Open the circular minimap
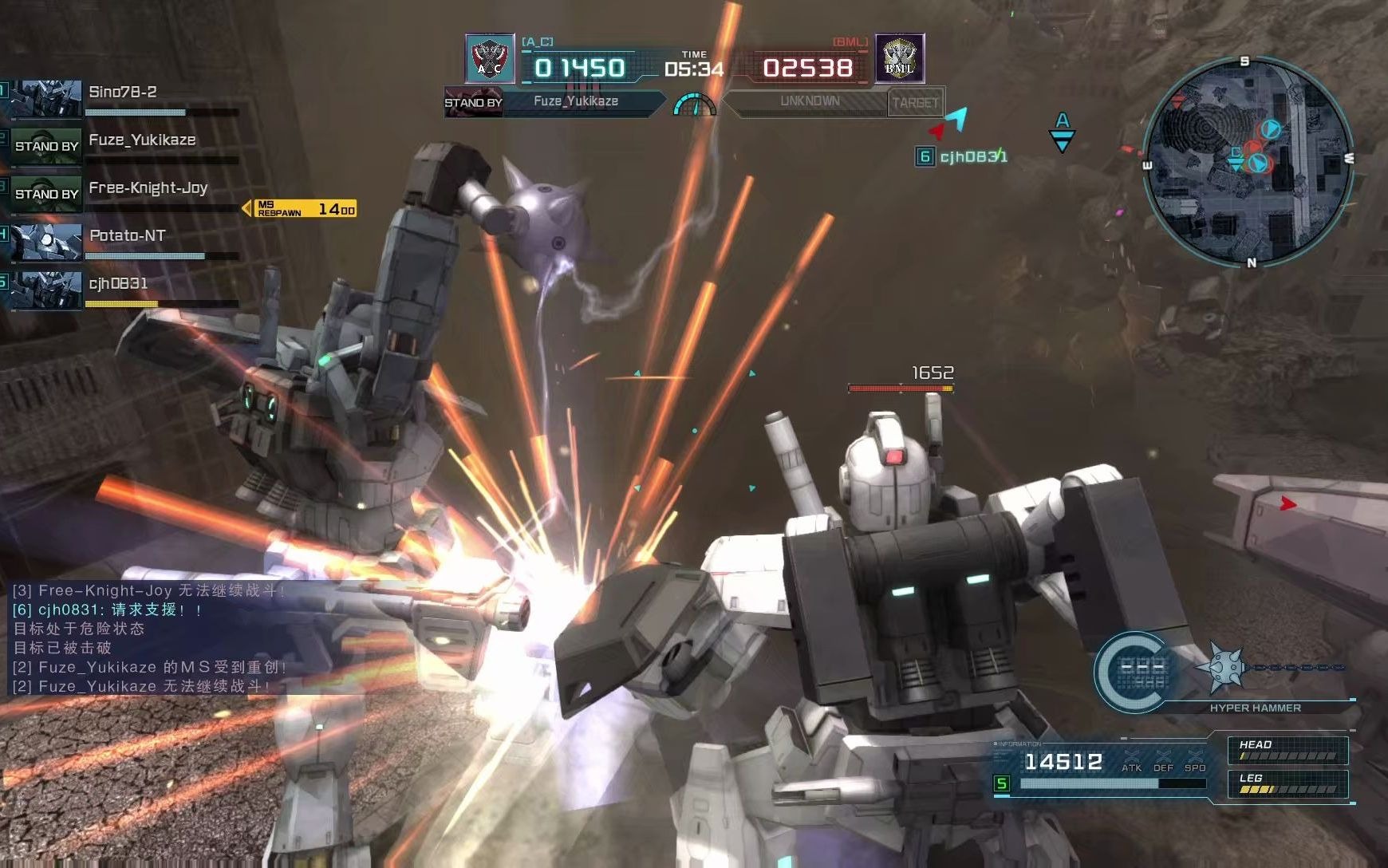The width and height of the screenshot is (1388, 868). [1248, 161]
